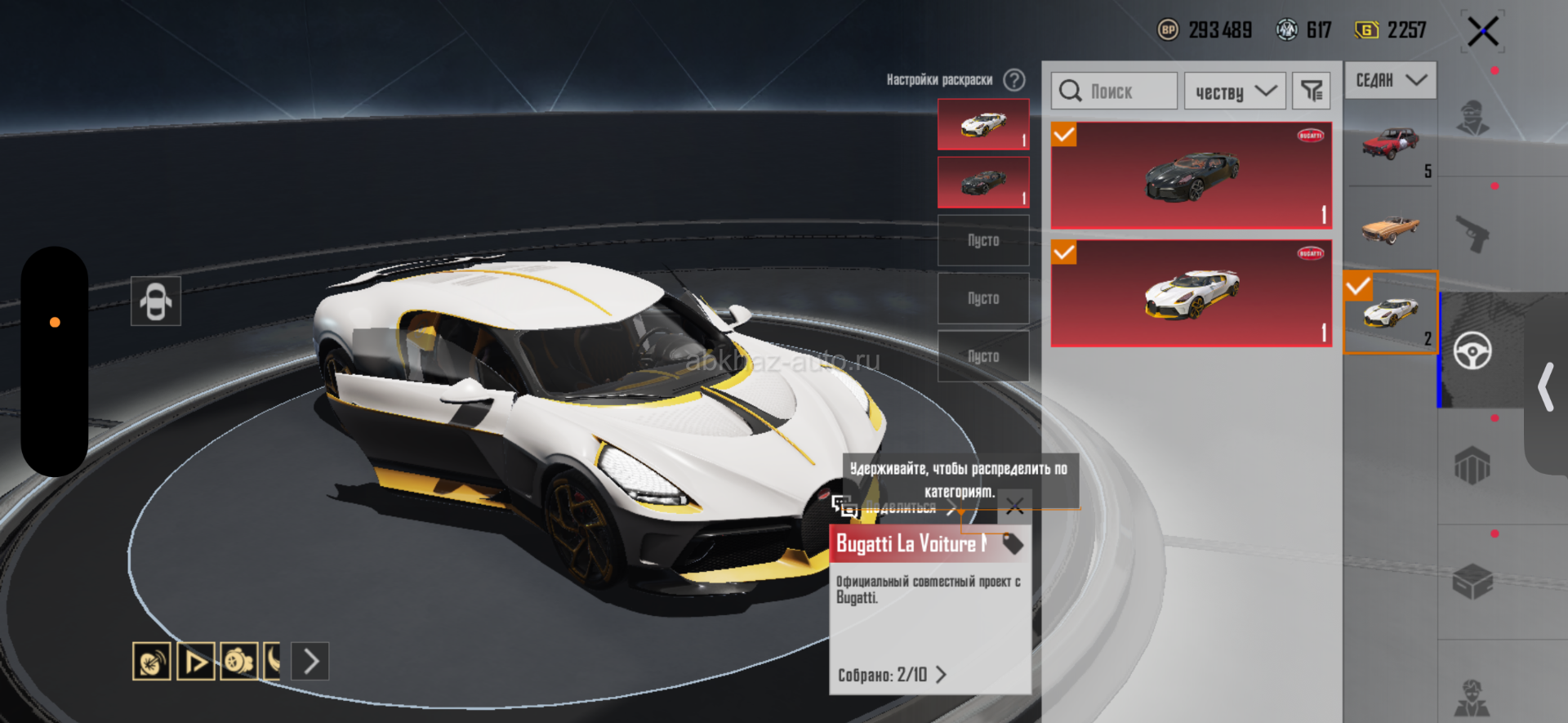Toggle the car door view button
1568x723 pixels.
[155, 301]
